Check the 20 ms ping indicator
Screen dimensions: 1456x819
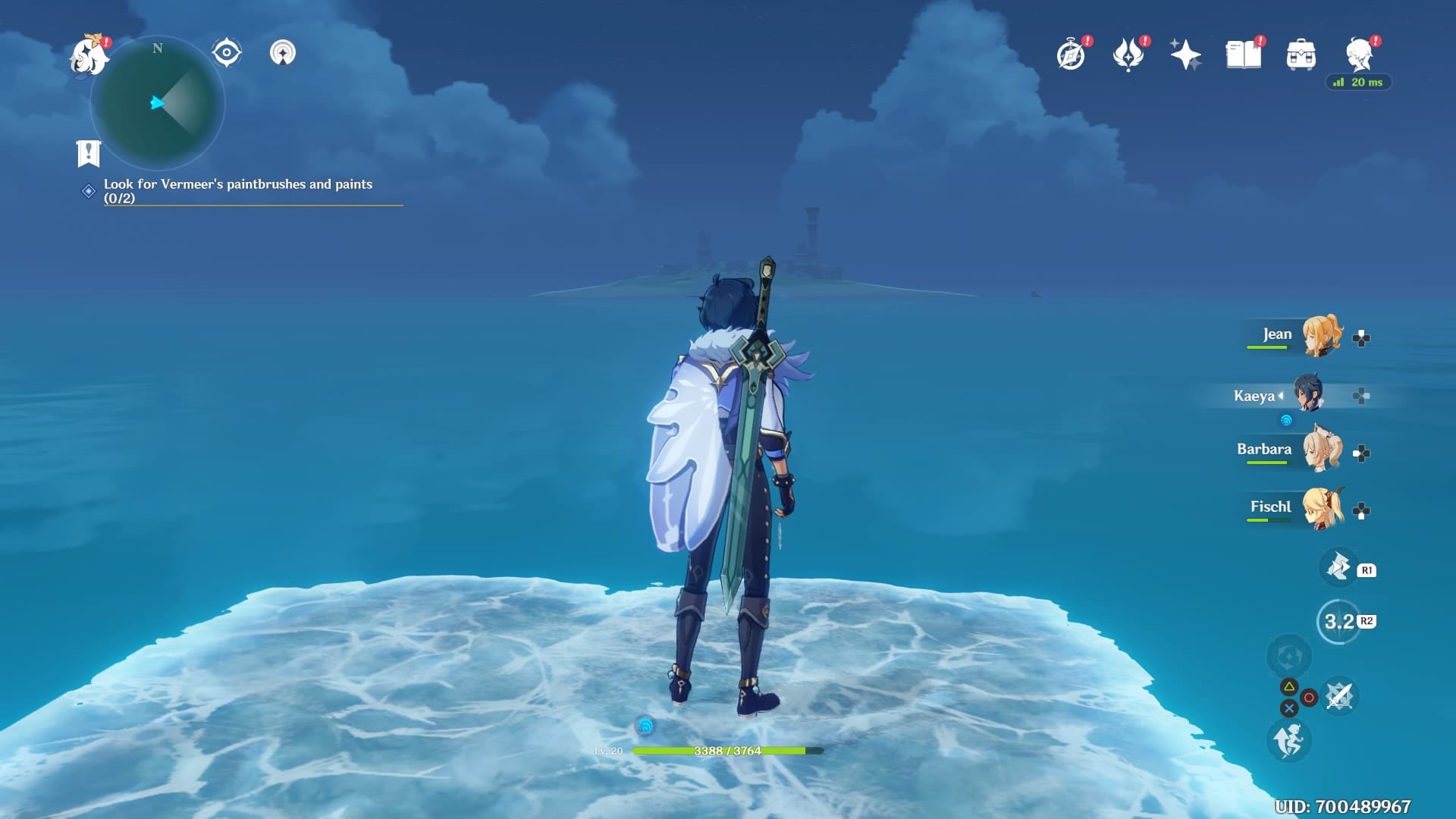1359,83
